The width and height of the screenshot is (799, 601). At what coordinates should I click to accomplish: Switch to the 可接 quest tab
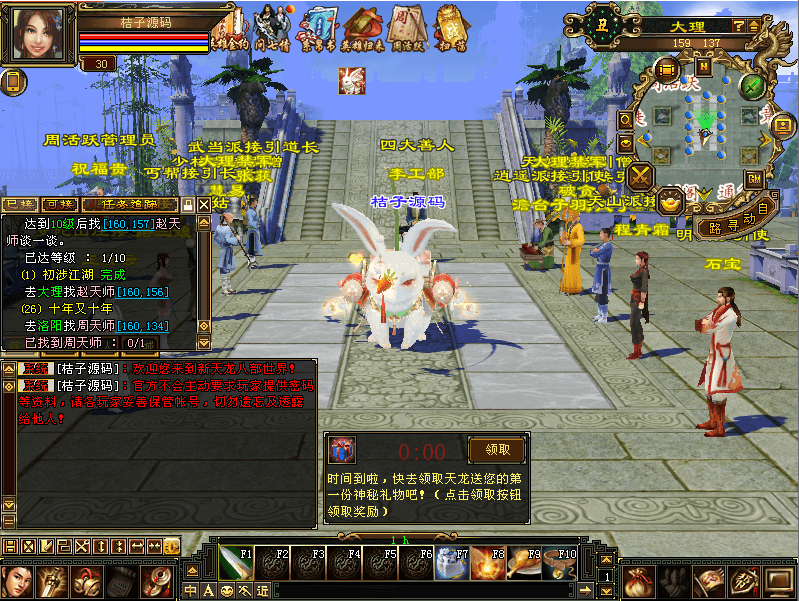point(59,204)
